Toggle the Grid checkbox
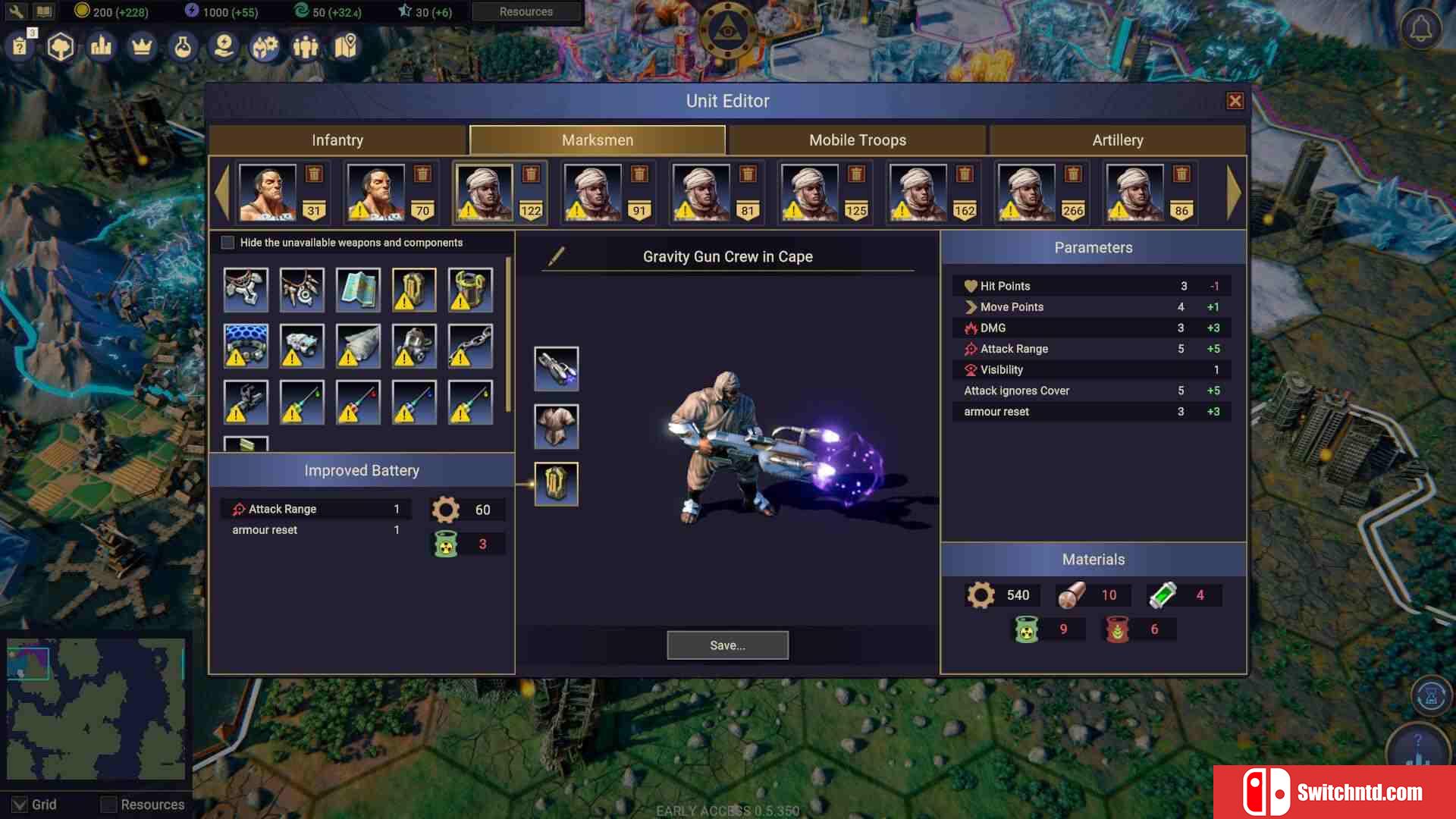 click(20, 805)
